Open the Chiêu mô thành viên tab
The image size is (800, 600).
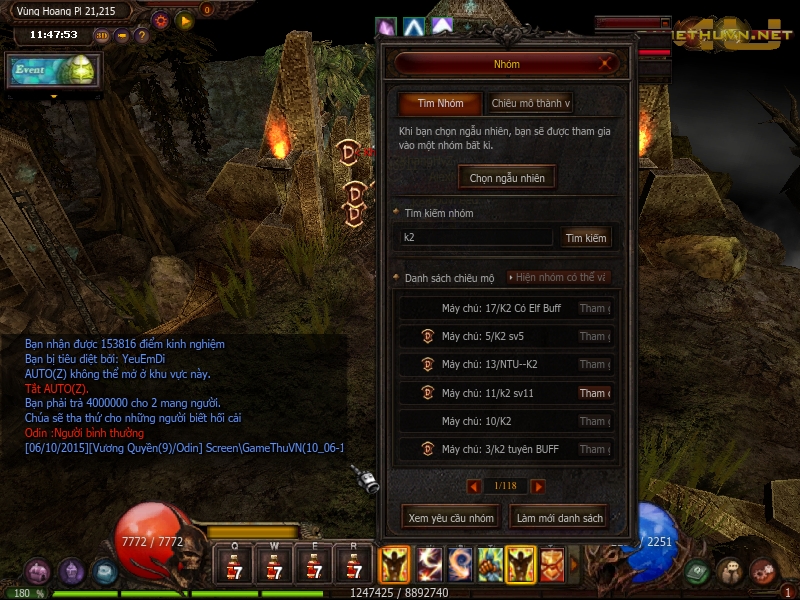529,104
